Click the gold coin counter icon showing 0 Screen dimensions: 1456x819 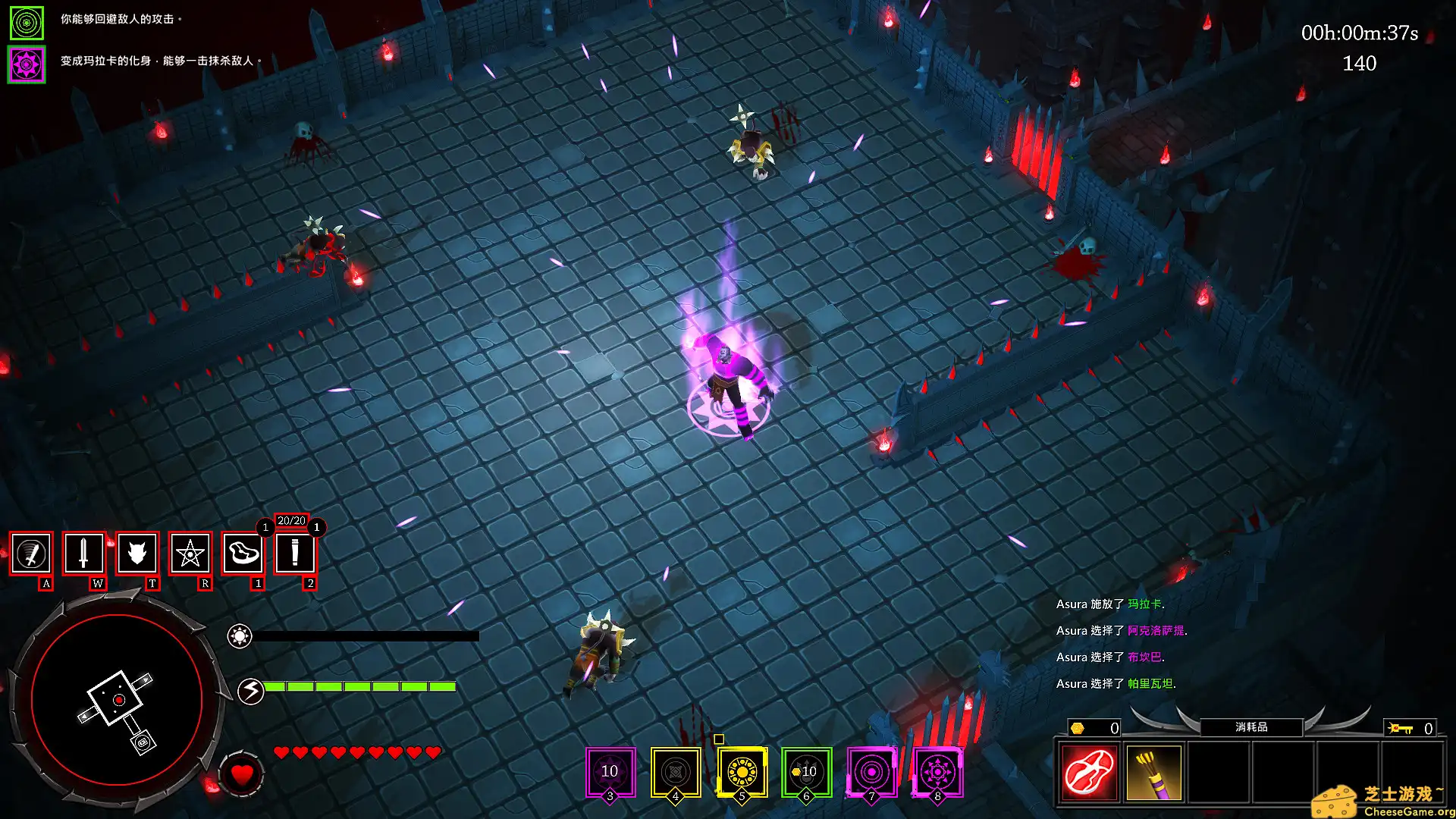click(1077, 728)
